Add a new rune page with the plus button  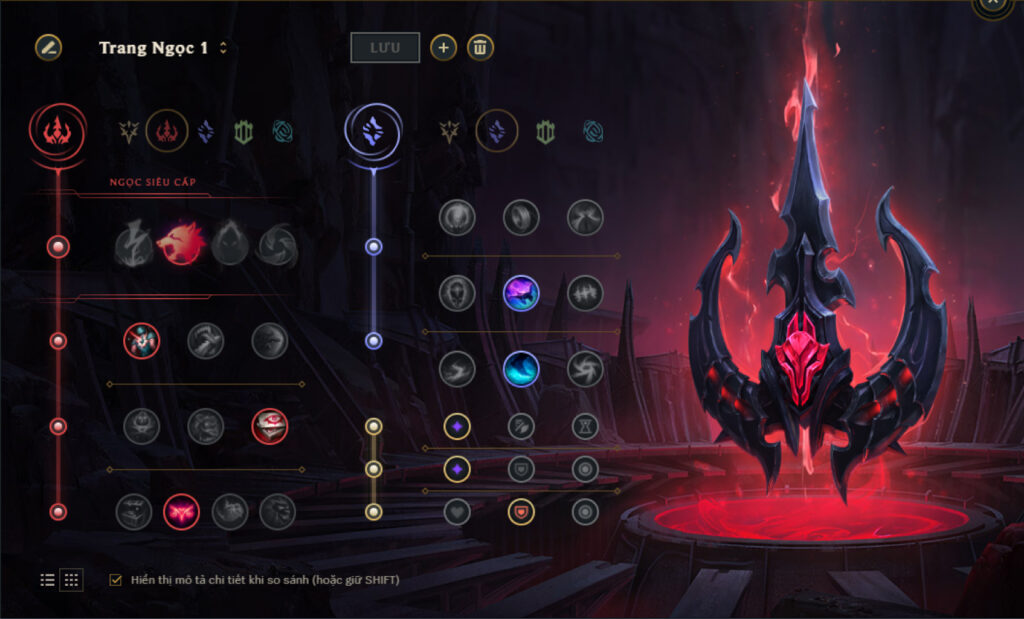click(x=443, y=47)
